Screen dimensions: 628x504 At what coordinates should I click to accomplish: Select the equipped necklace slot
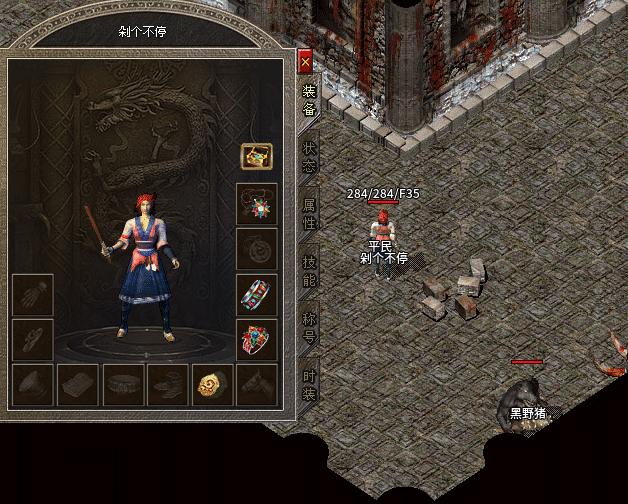tap(257, 203)
